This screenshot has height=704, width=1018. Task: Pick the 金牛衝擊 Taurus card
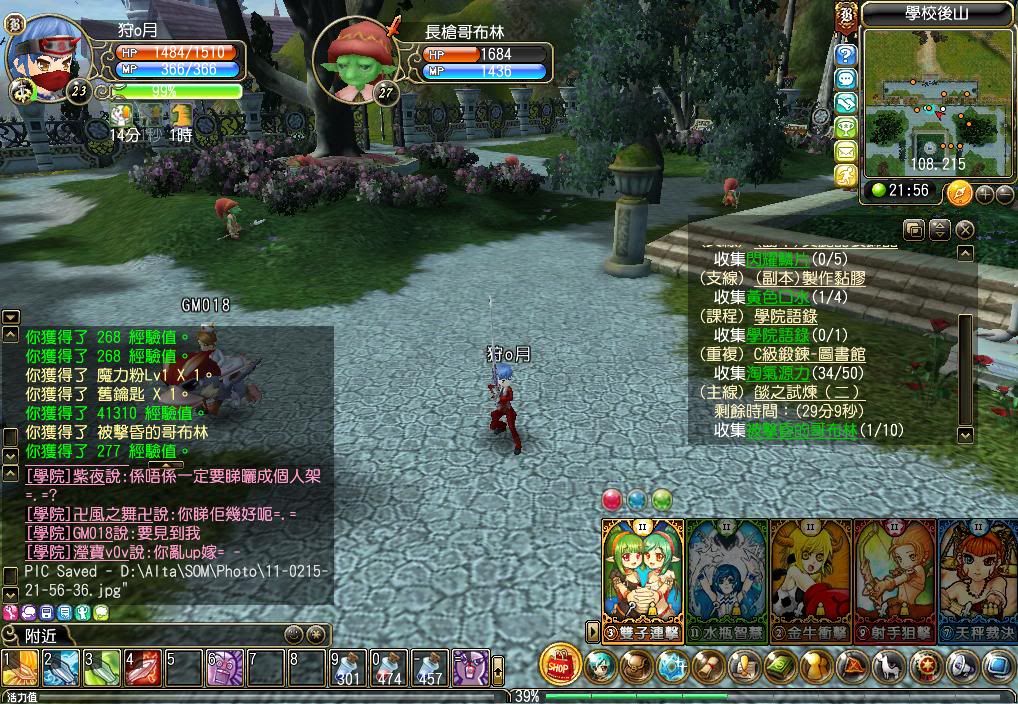(x=810, y=575)
